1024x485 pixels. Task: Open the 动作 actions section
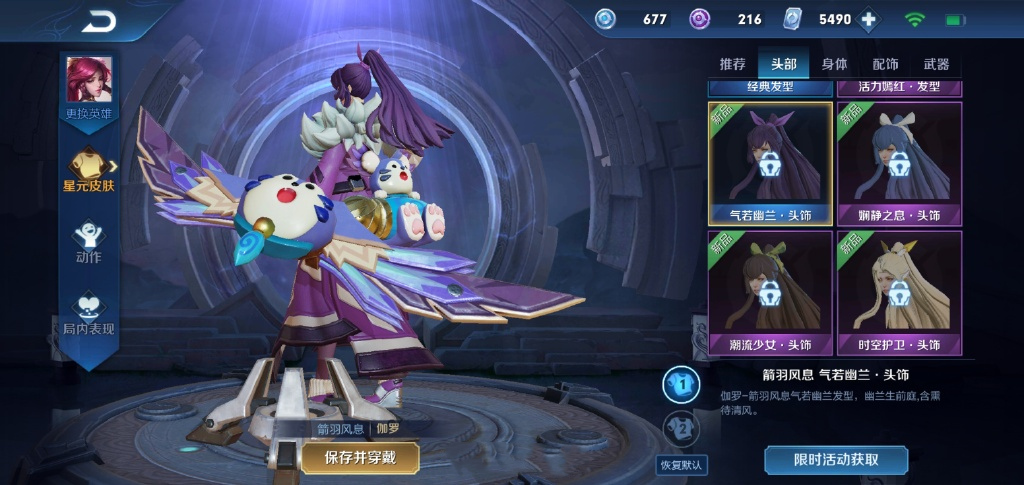tap(88, 241)
